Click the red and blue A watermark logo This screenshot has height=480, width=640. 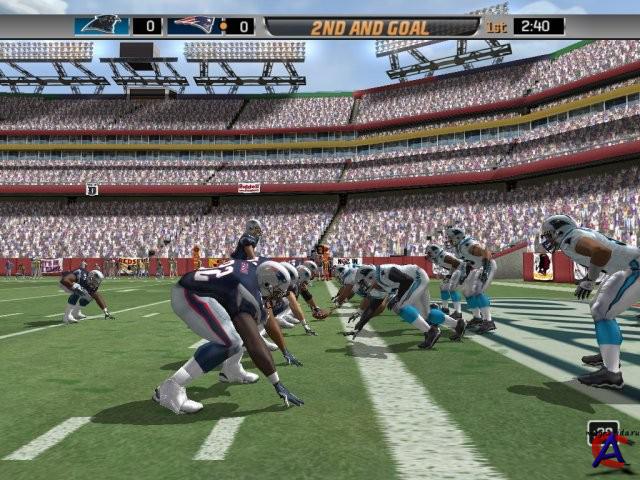609,452
